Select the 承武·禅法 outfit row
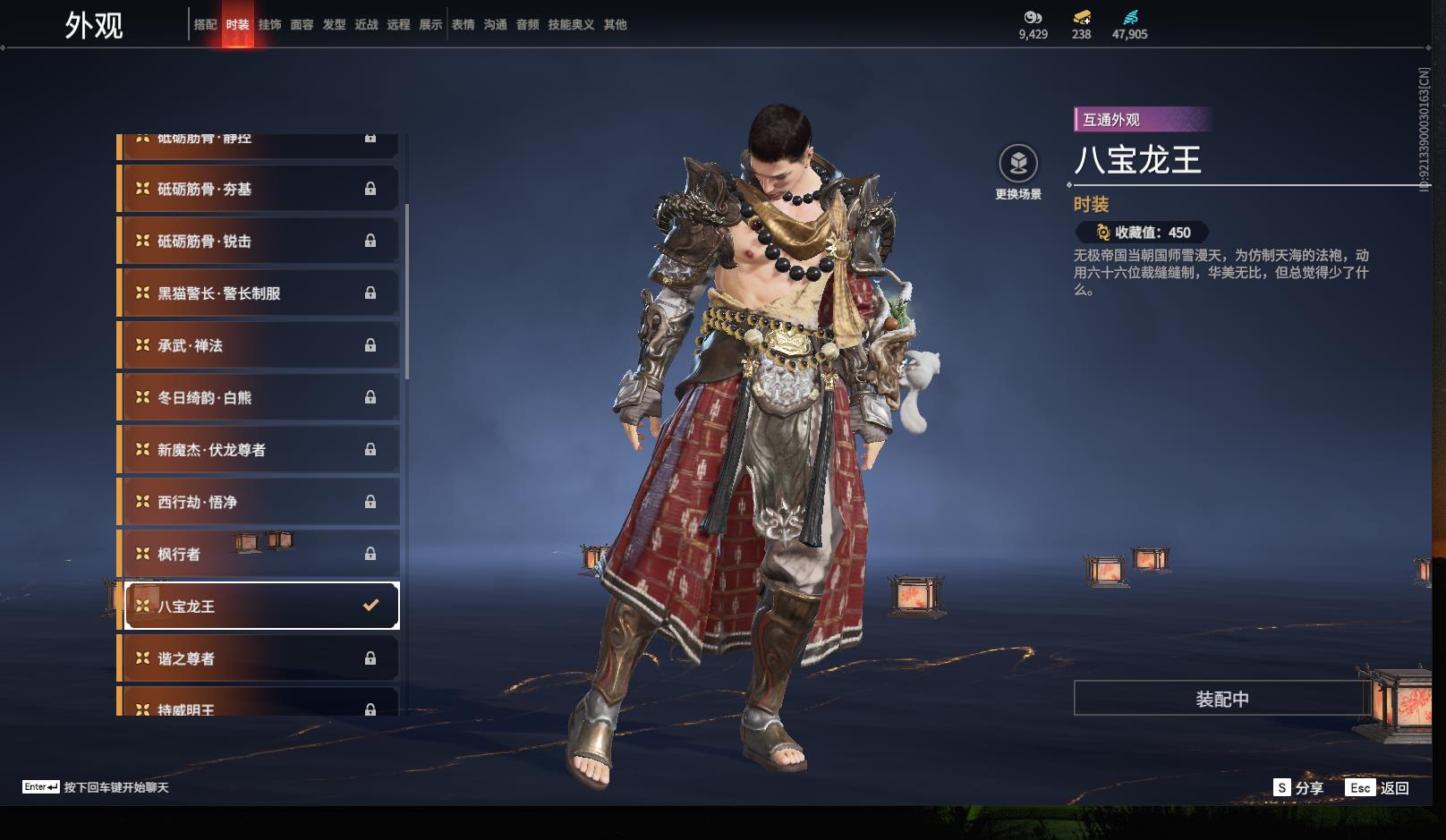Viewport: 1446px width, 840px height. click(259, 345)
